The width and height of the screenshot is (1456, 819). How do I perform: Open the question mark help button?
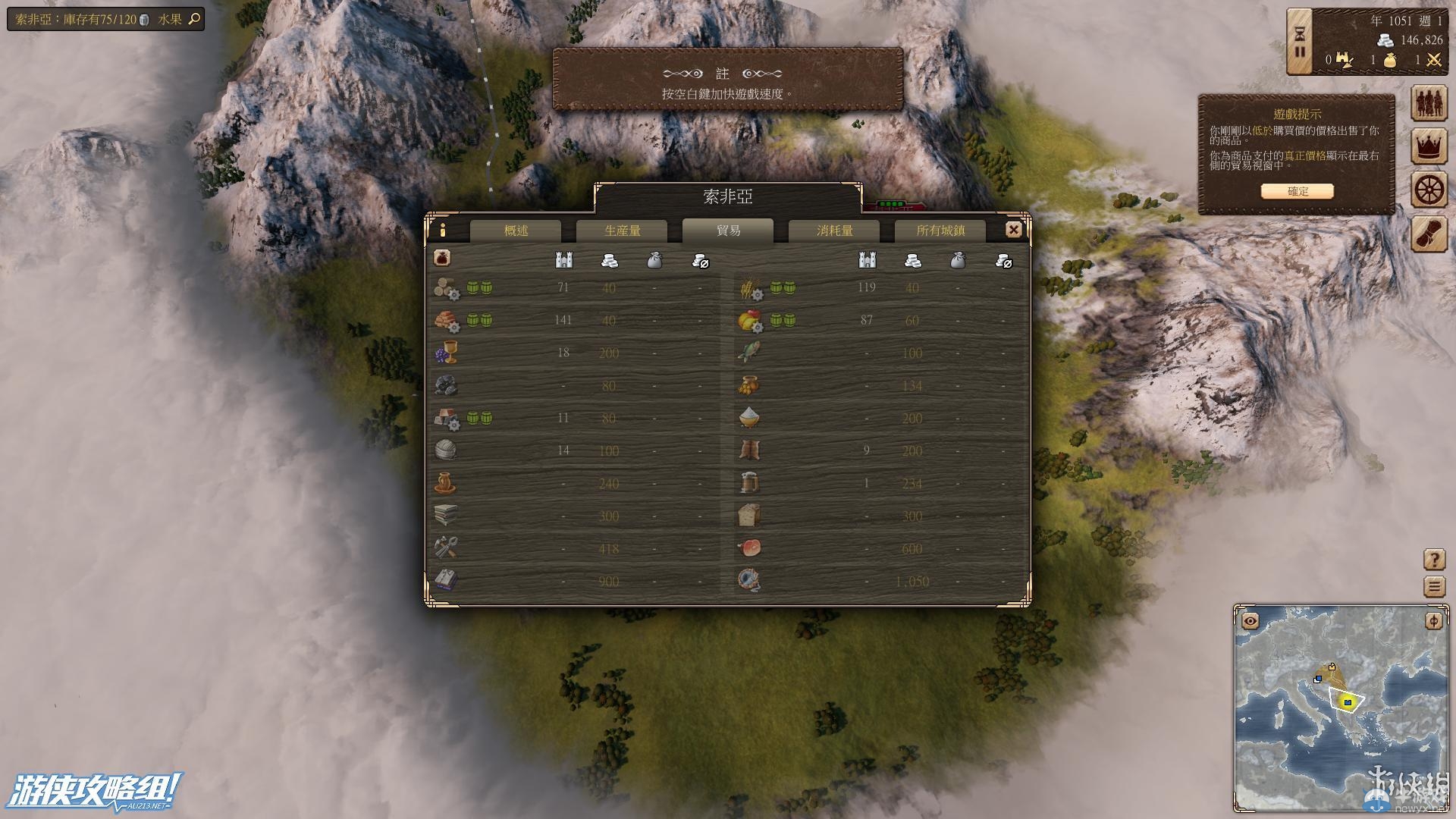[x=1434, y=560]
